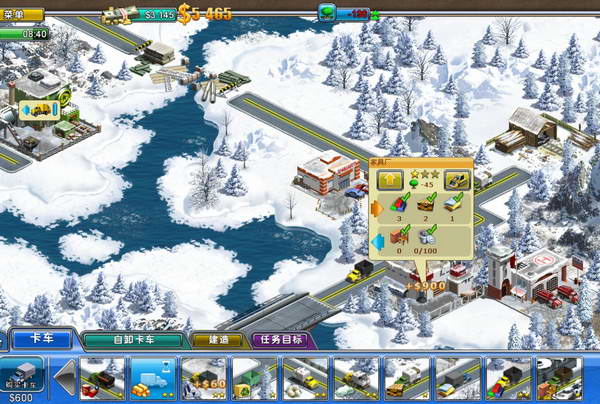Buy a truck for $600
Image resolution: width=600 pixels, height=404 pixels.
pyautogui.click(x=22, y=381)
